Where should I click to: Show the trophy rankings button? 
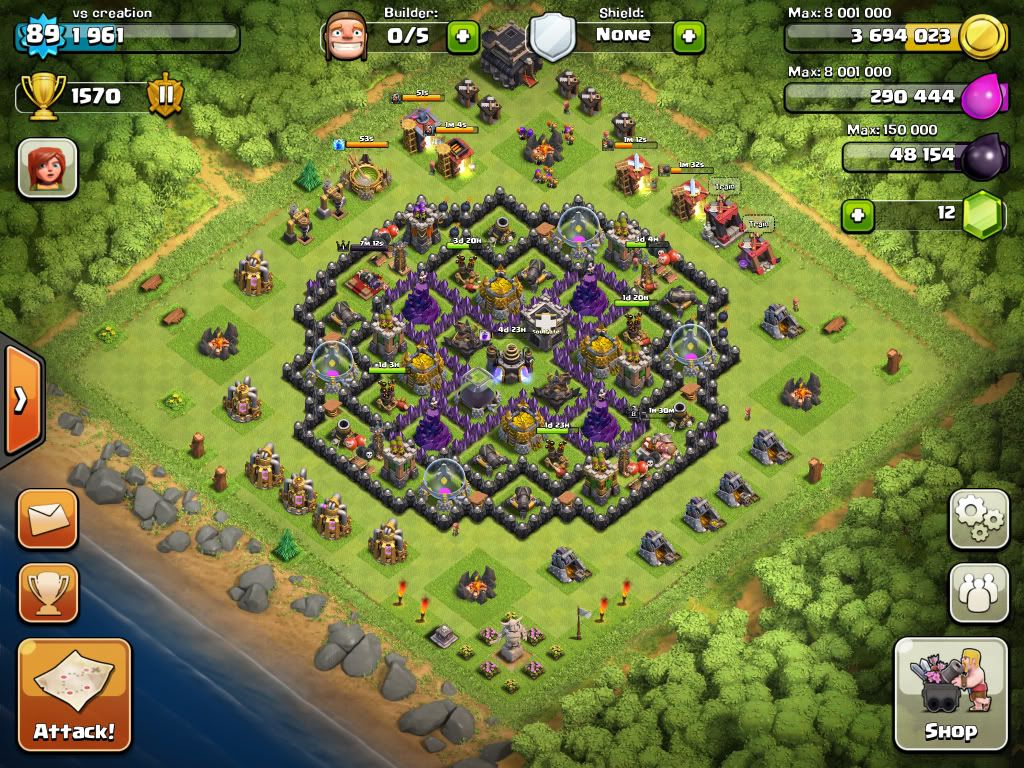[x=47, y=592]
